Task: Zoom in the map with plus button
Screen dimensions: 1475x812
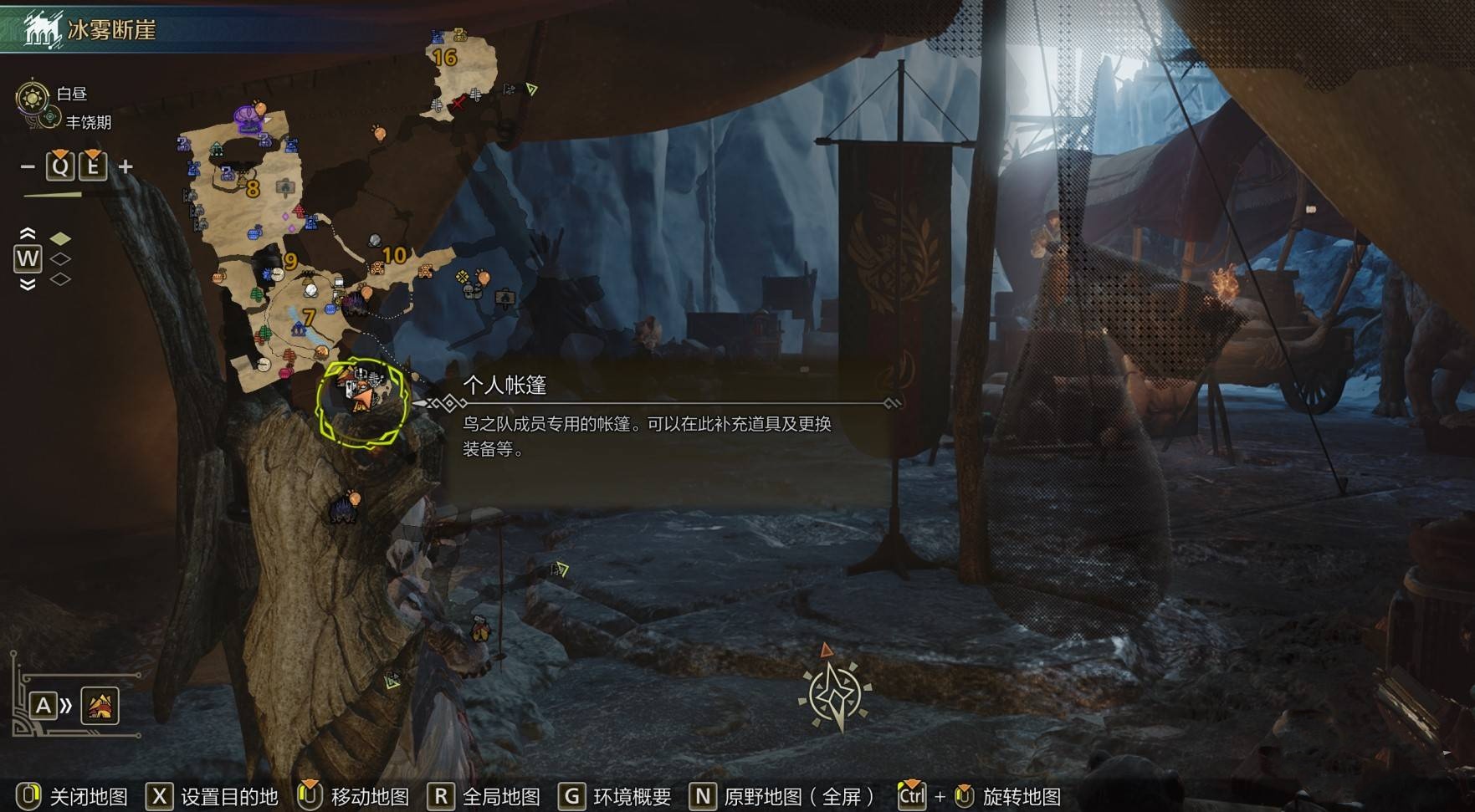Action: tap(125, 166)
